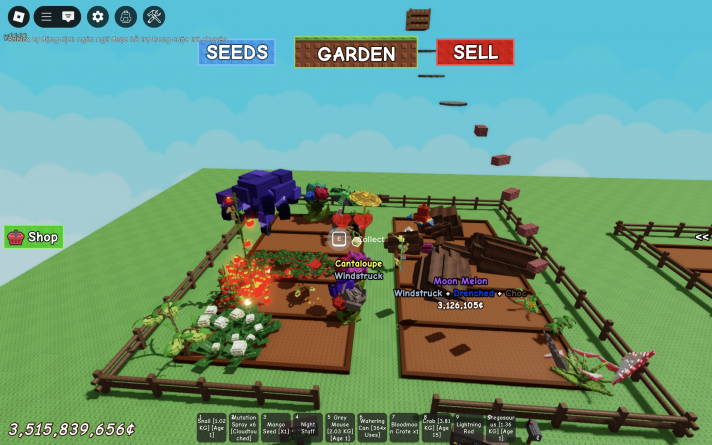The height and width of the screenshot is (445, 712).
Task: Select the Bloodmoon Crate slot
Action: pyautogui.click(x=404, y=427)
